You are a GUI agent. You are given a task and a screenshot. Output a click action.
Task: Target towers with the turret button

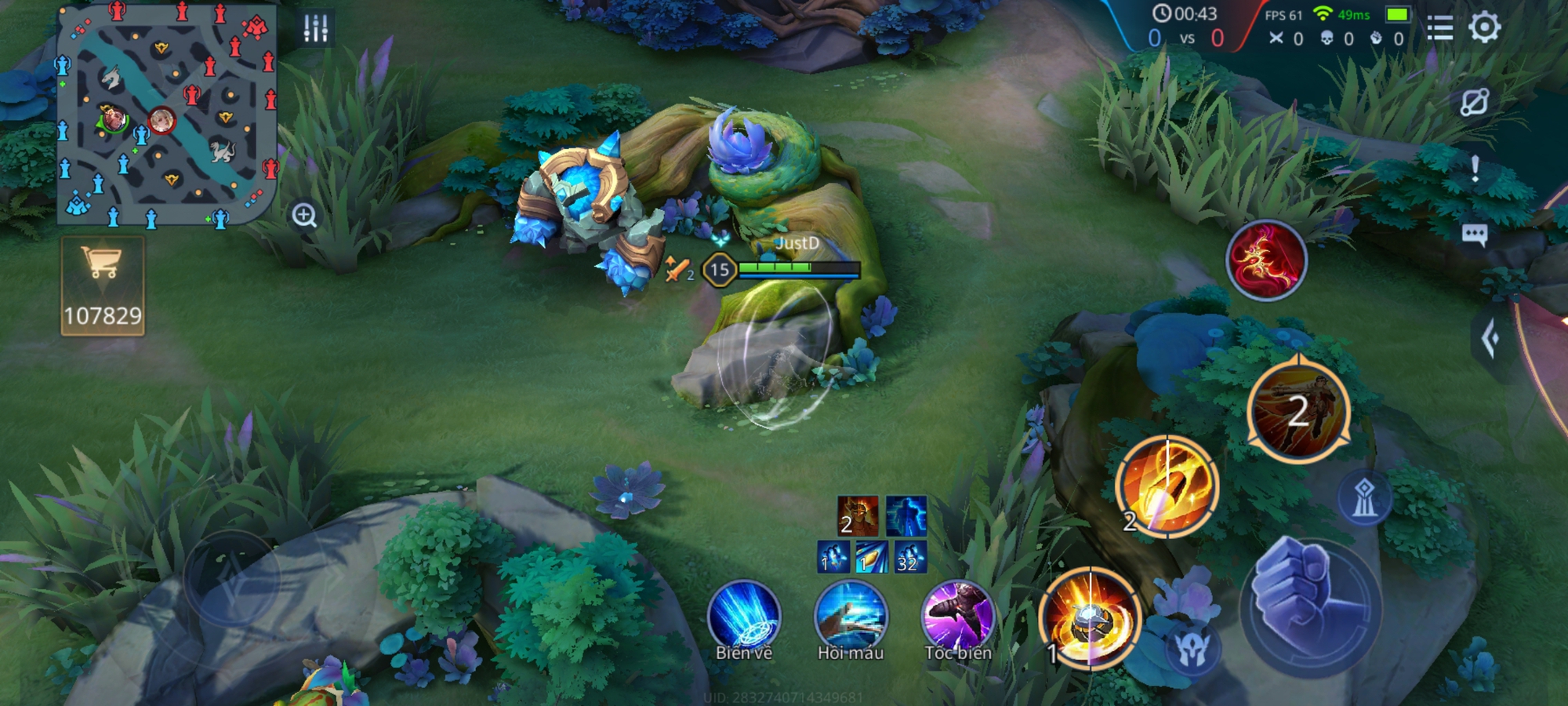pyautogui.click(x=1364, y=497)
